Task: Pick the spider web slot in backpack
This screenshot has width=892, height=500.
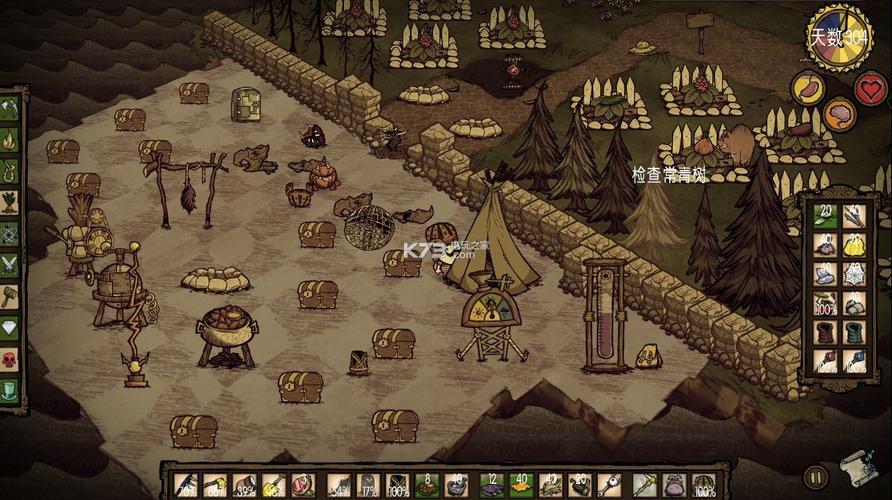Action: (855, 273)
